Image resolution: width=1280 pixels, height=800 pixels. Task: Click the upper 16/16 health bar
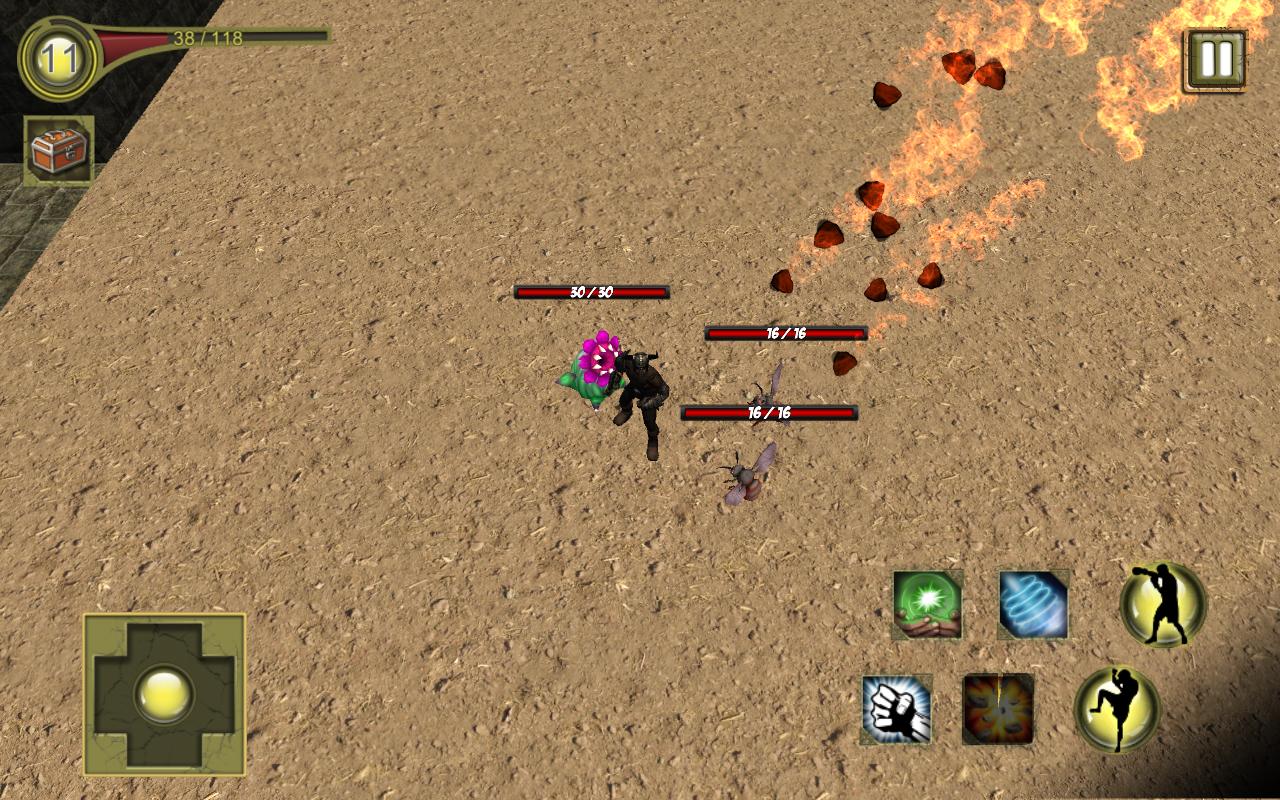pyautogui.click(x=783, y=333)
